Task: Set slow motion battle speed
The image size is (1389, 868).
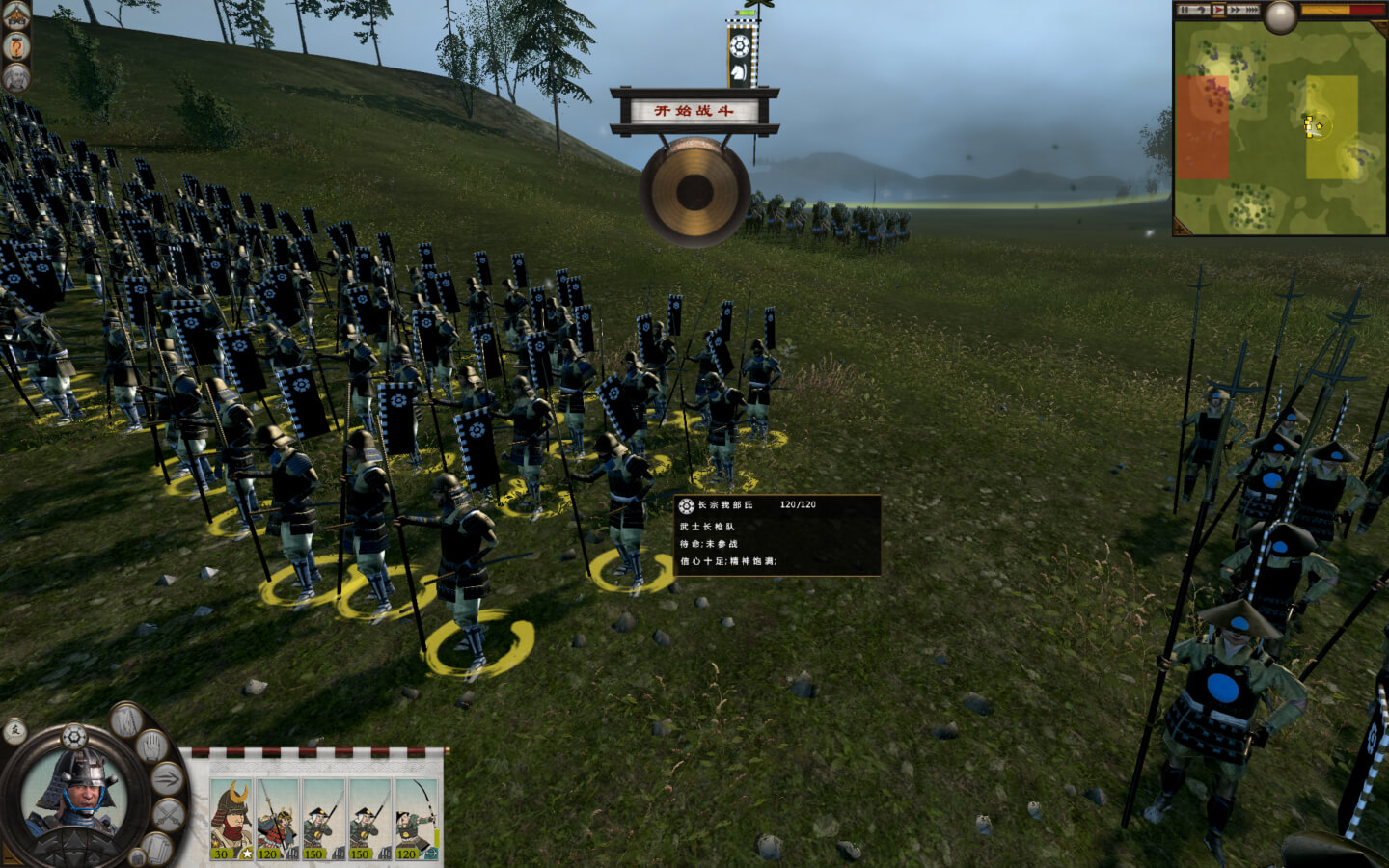Action: [1202, 10]
